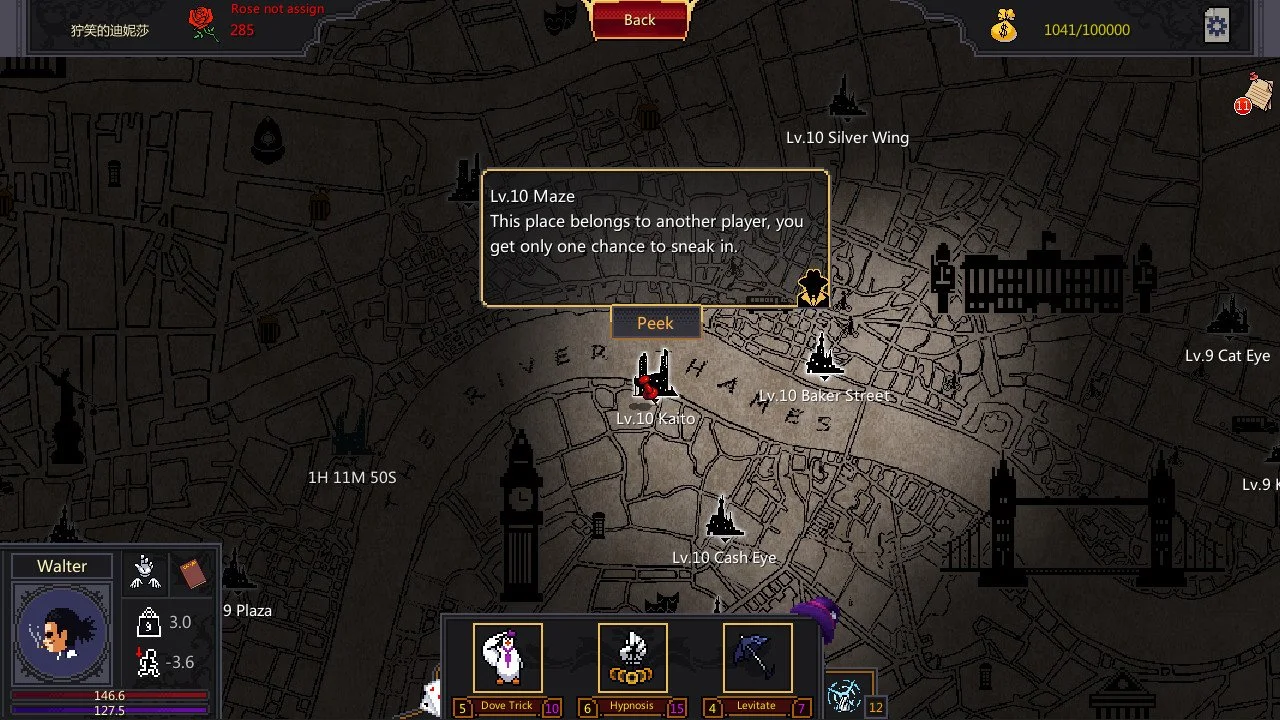Open the scroll with notification badge

pyautogui.click(x=1257, y=92)
